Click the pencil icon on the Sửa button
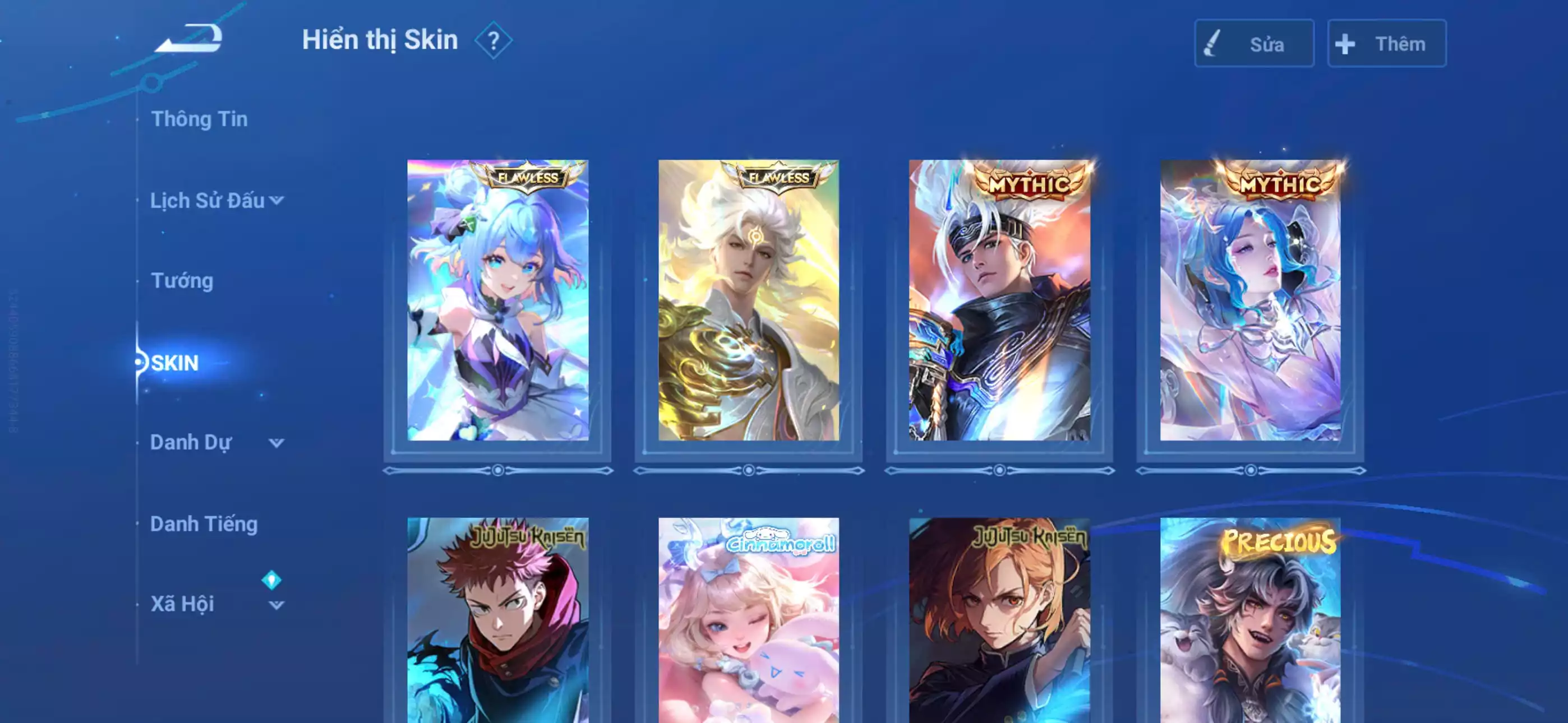Screen dimensions: 1568x723 point(1212,43)
